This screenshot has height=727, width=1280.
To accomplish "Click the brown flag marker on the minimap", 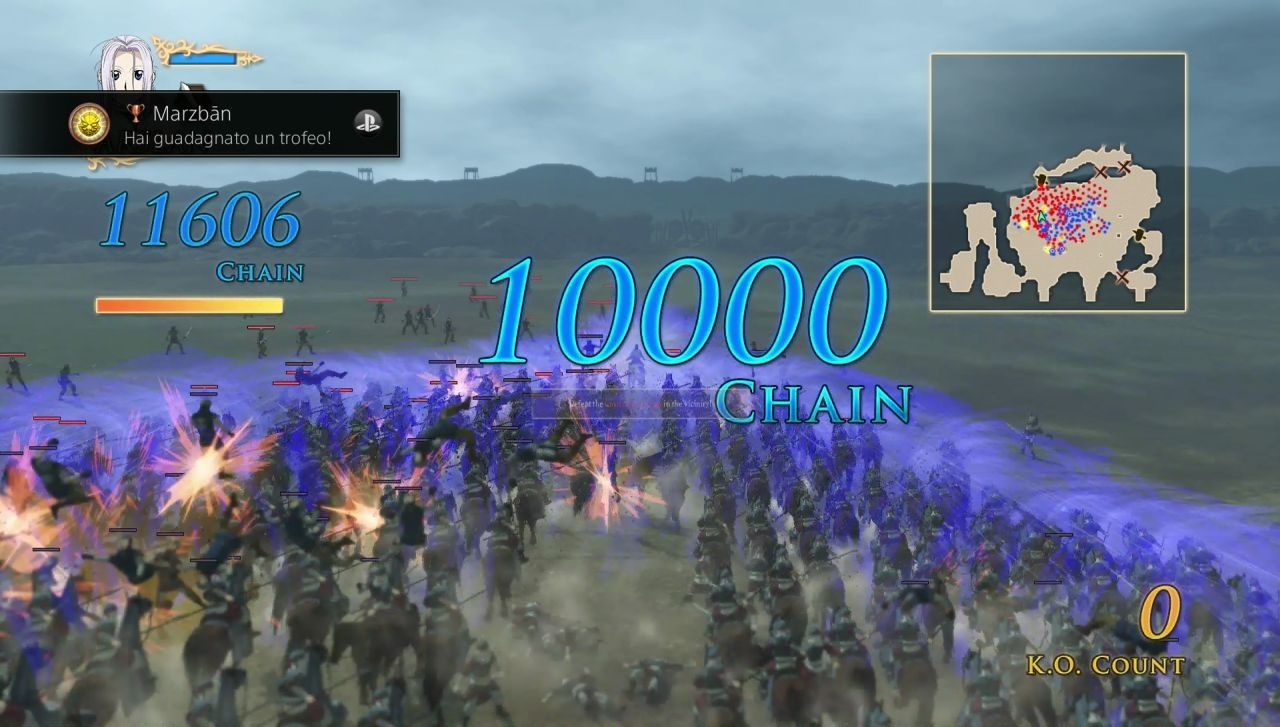I will coord(1041,179).
